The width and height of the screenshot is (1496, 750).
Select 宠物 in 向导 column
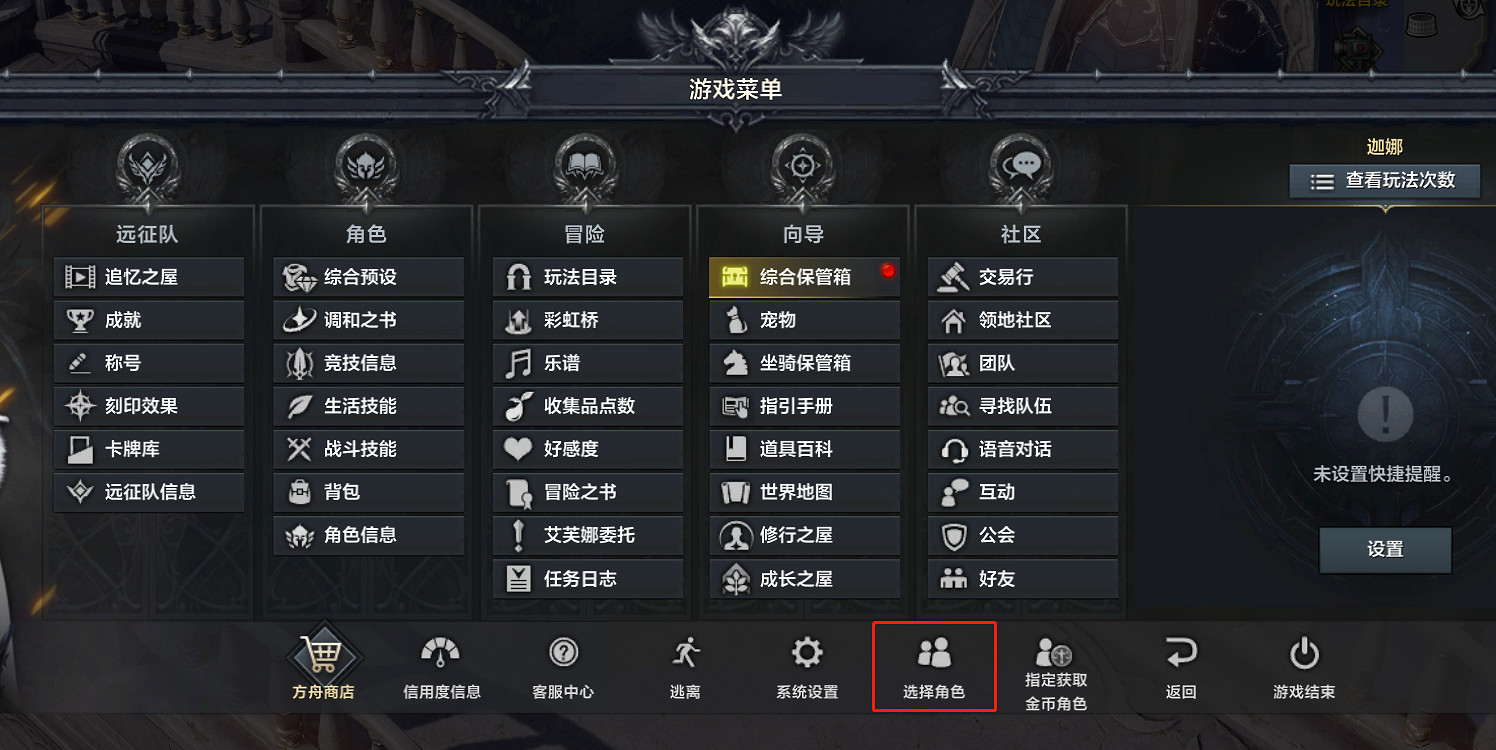click(804, 319)
